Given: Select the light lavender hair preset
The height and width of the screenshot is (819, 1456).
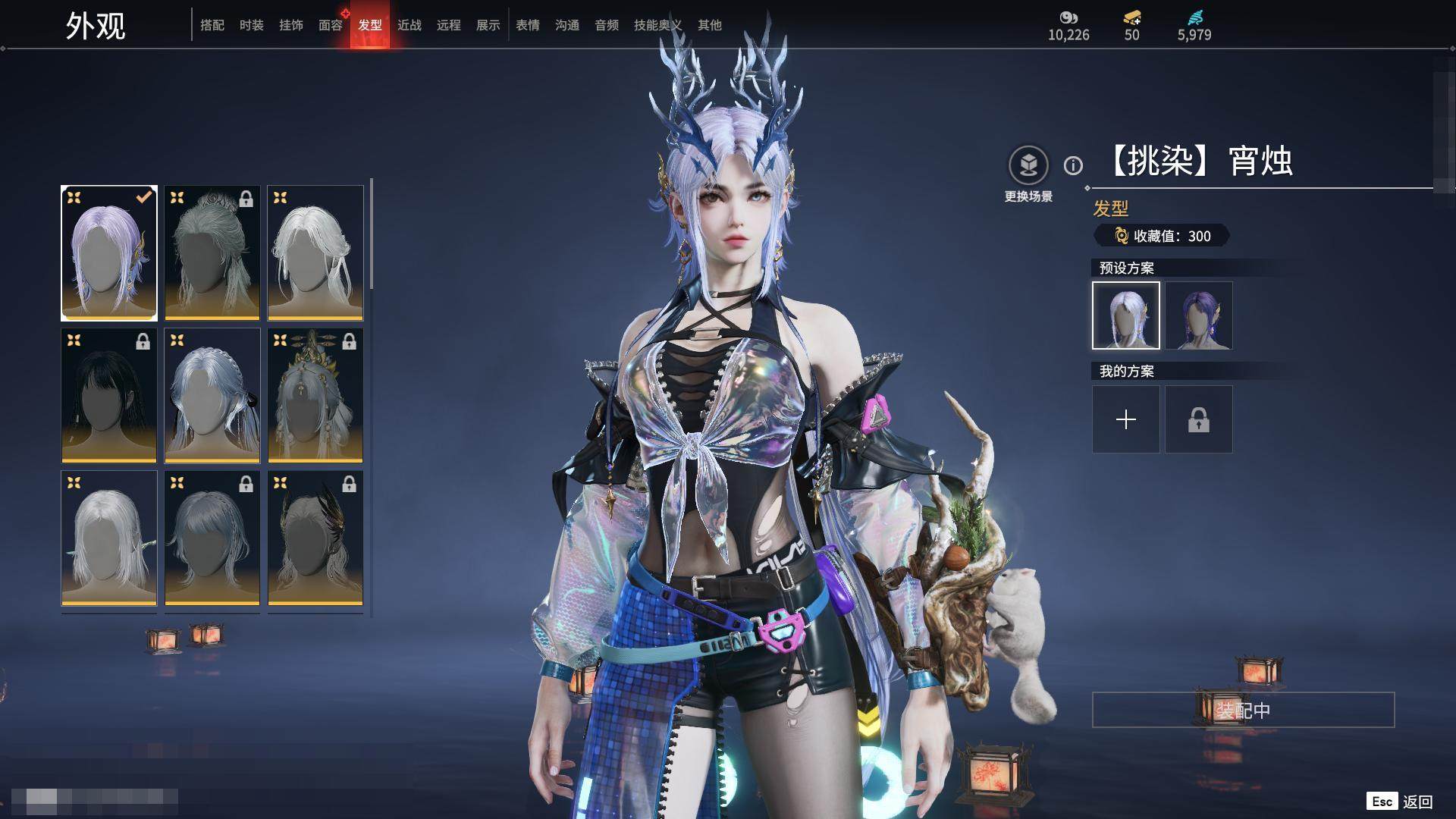Looking at the screenshot, I should pyautogui.click(x=1126, y=315).
